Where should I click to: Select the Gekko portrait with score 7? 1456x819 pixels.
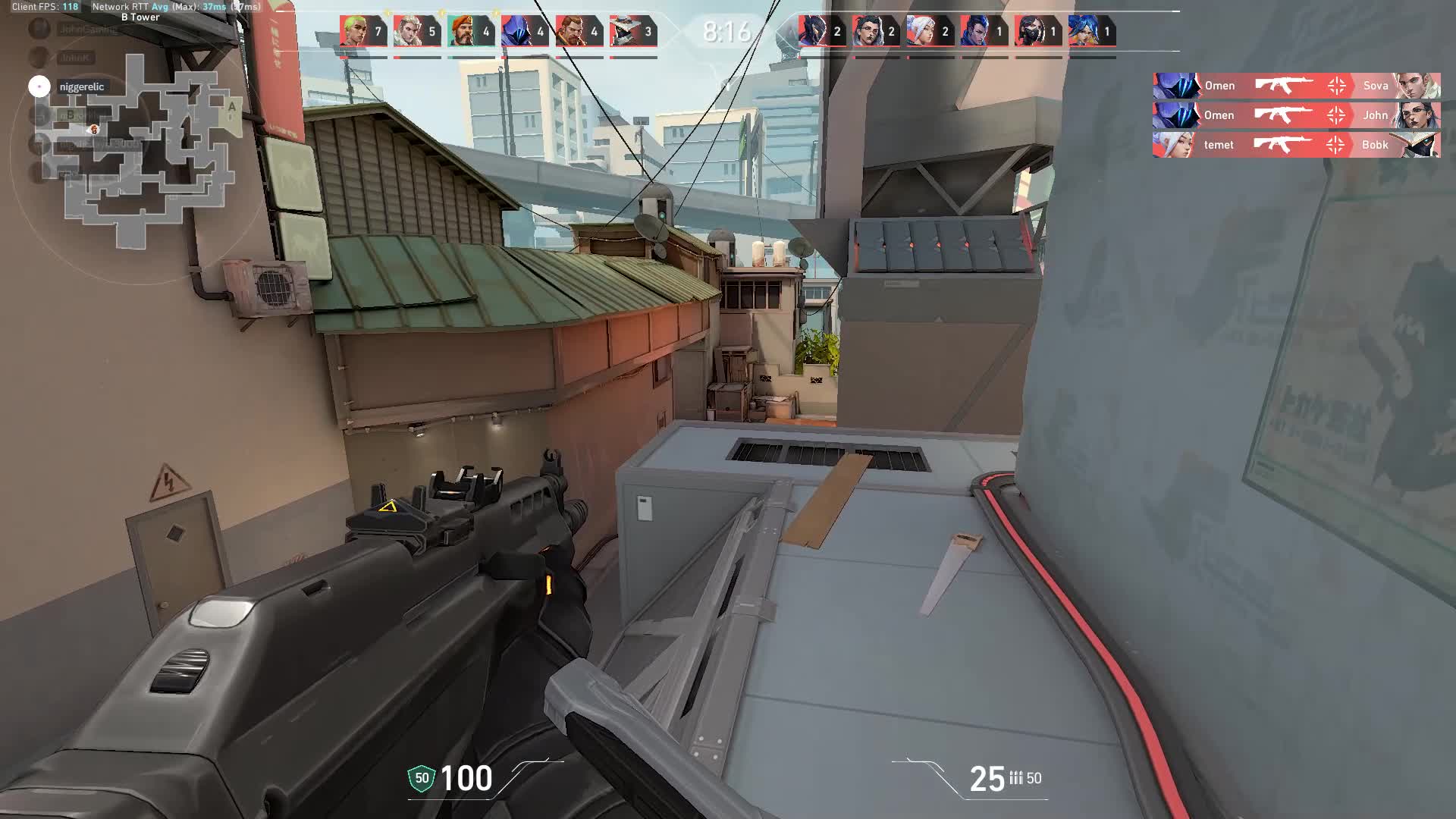[x=353, y=32]
